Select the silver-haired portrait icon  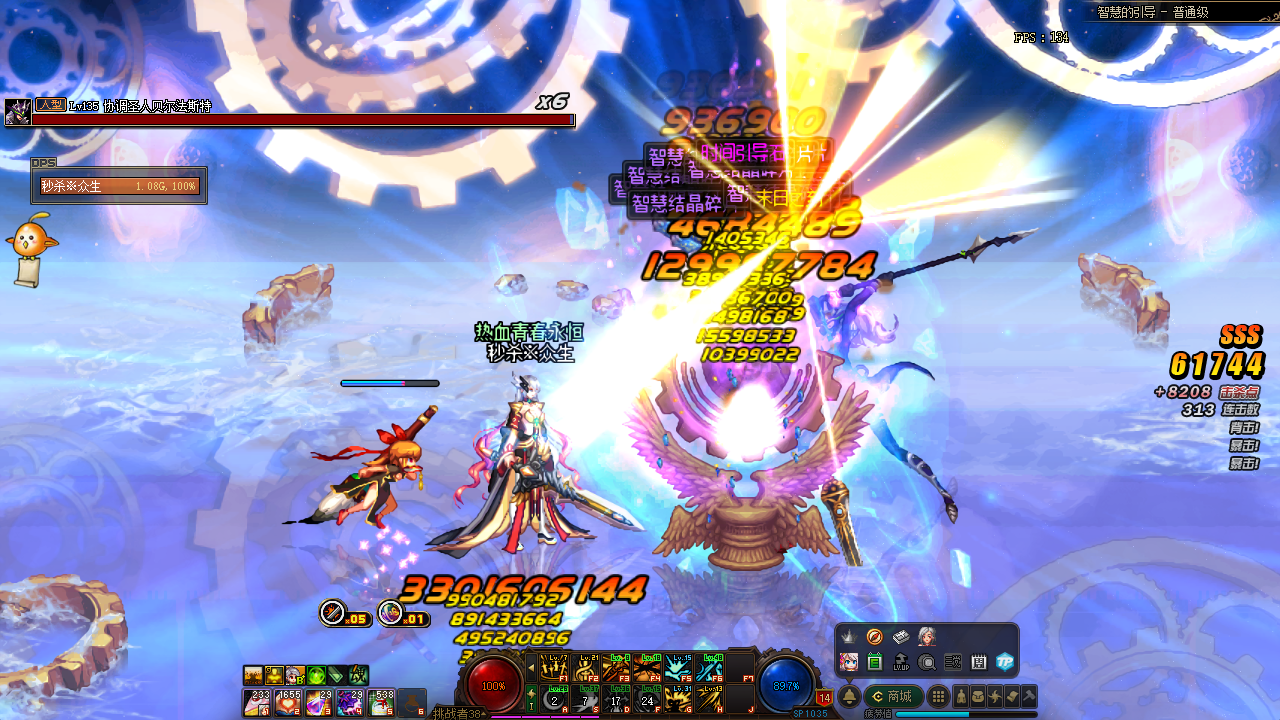pyautogui.click(x=927, y=636)
